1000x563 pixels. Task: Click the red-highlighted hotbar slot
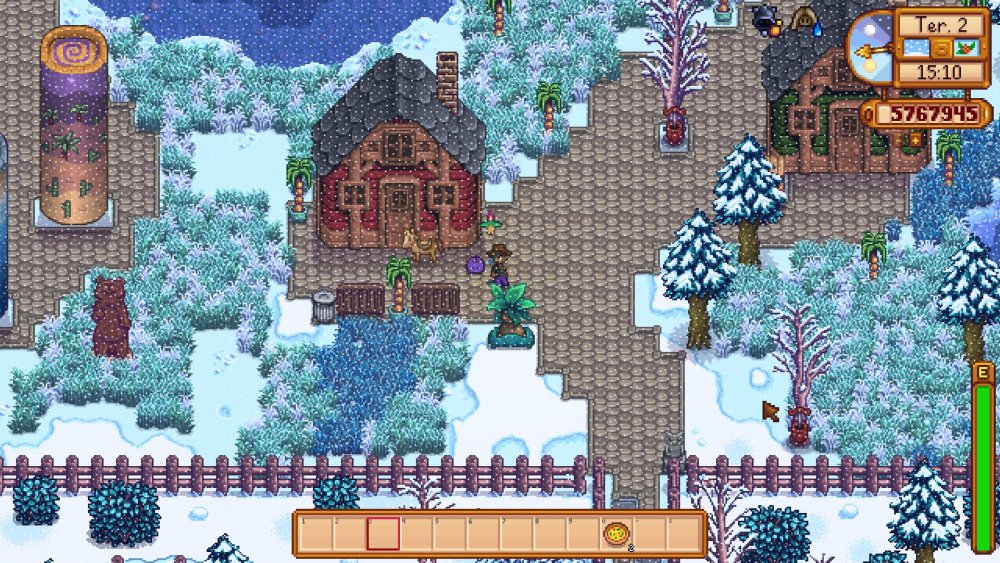point(383,534)
